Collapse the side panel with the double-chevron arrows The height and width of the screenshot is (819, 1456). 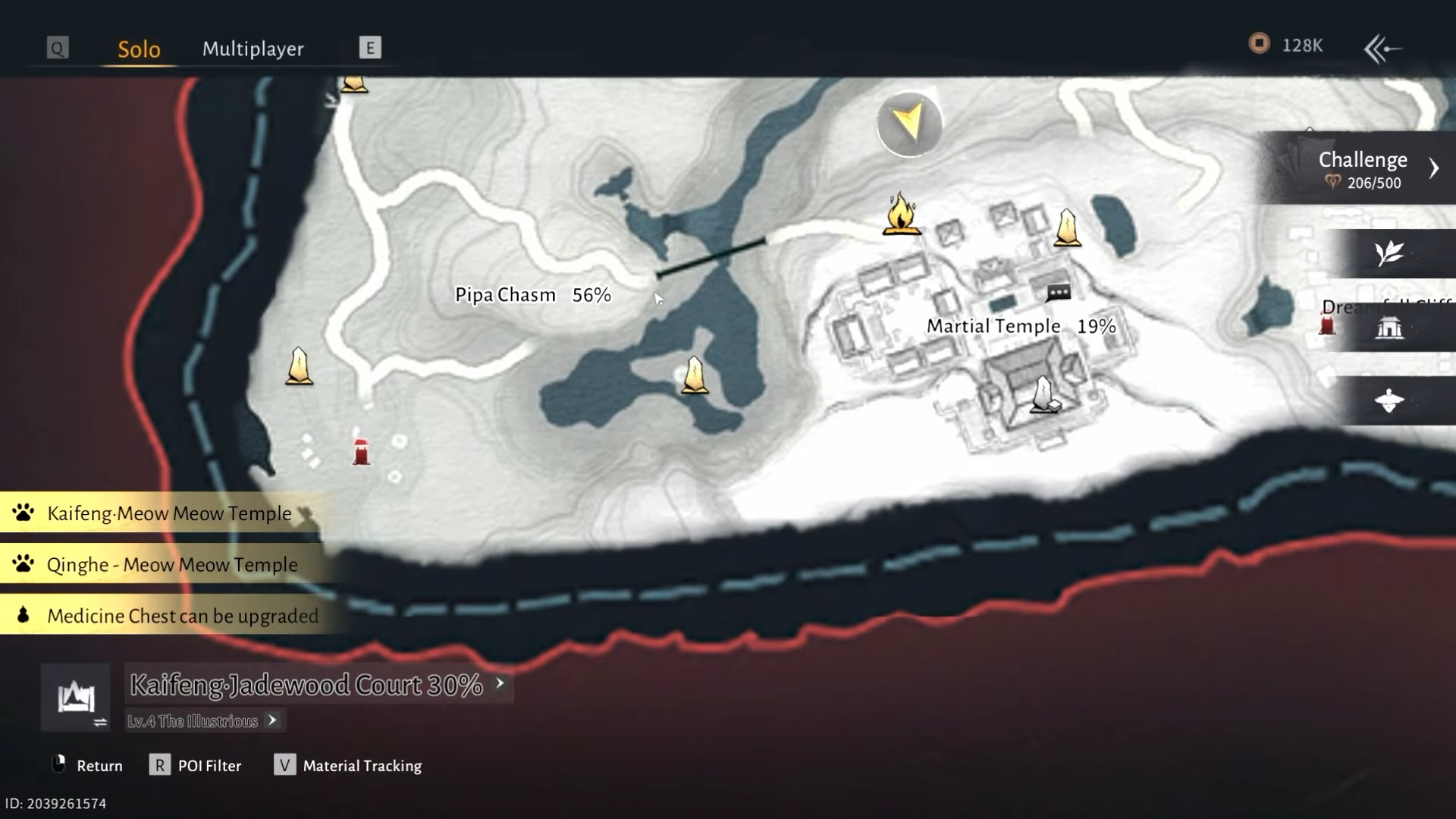point(1382,48)
